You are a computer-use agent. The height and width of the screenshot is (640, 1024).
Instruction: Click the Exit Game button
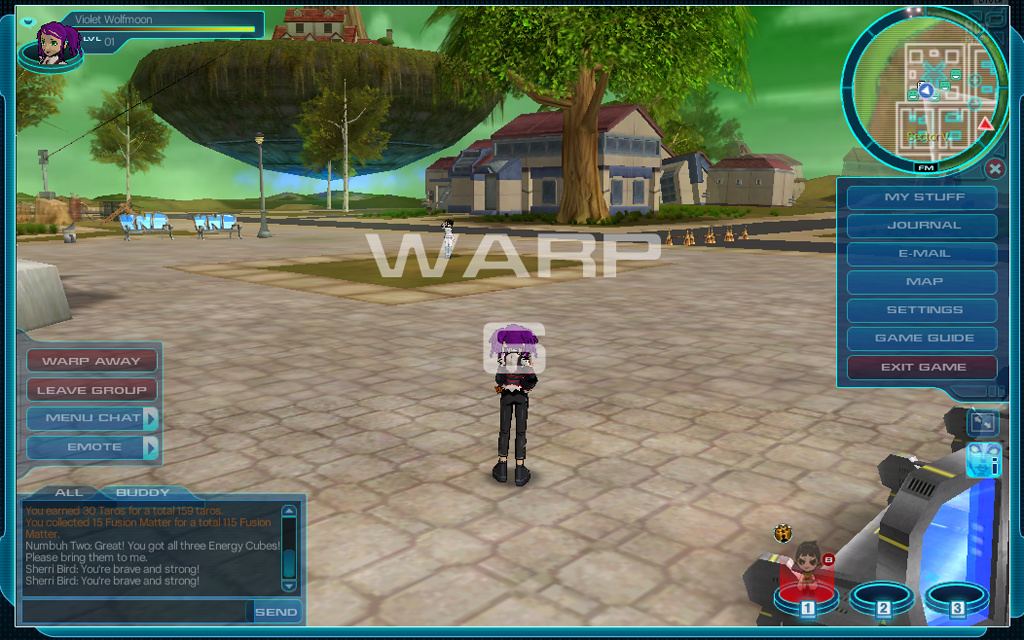(922, 367)
